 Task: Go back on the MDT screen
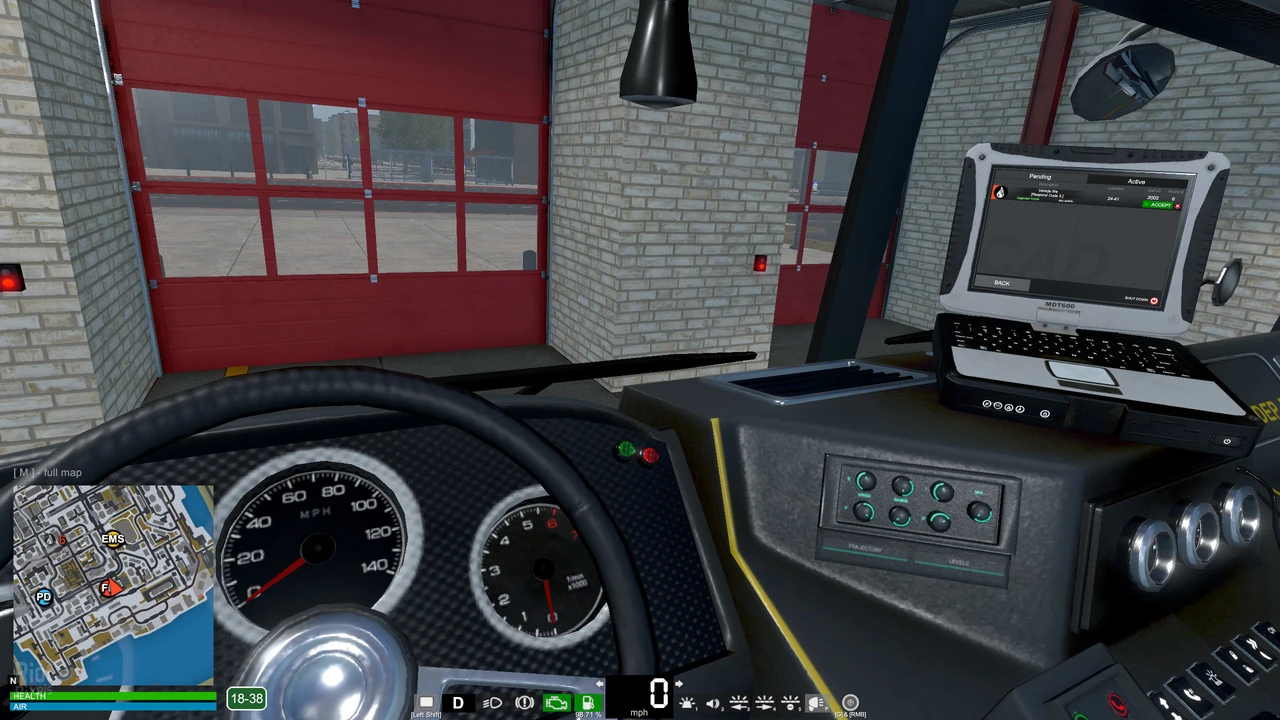1002,283
